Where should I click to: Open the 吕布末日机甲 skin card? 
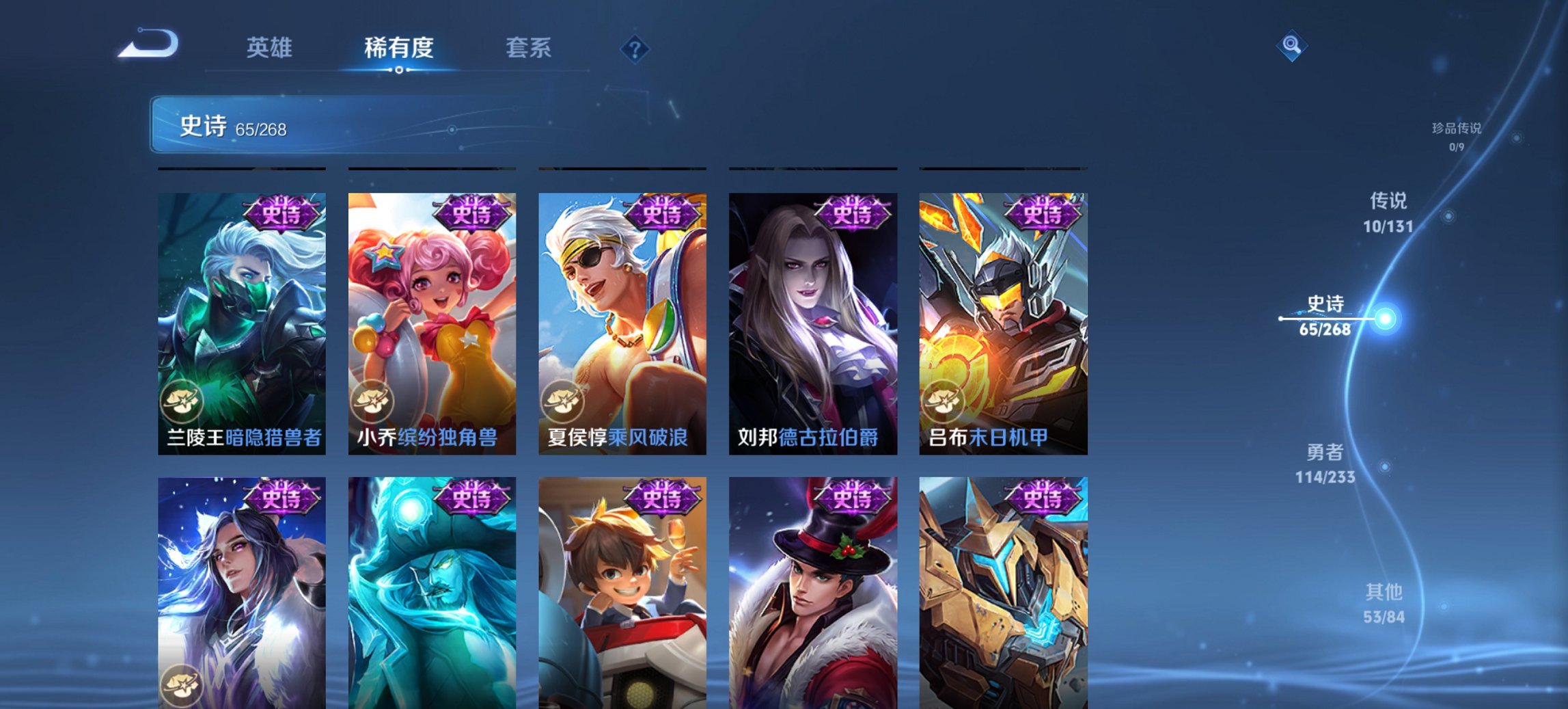[1002, 321]
